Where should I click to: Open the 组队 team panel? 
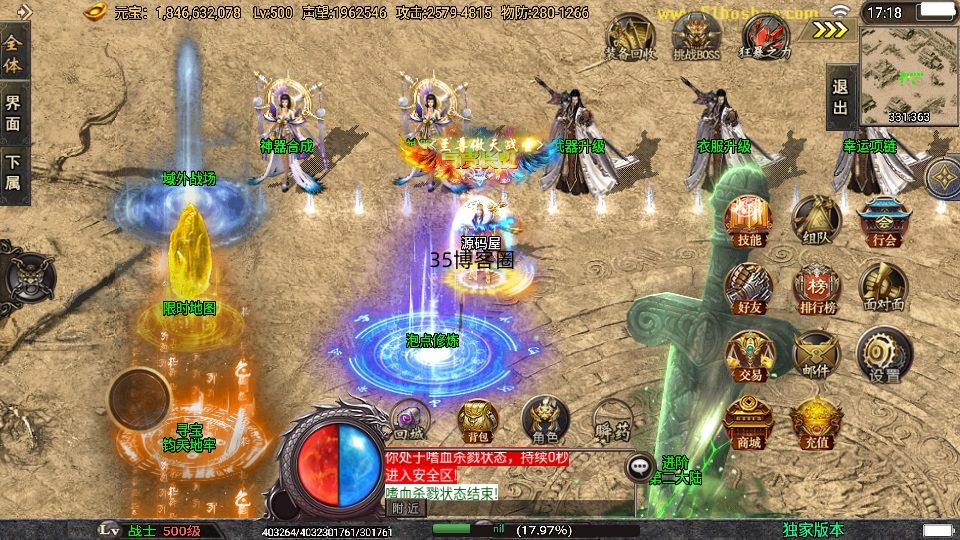tap(815, 219)
